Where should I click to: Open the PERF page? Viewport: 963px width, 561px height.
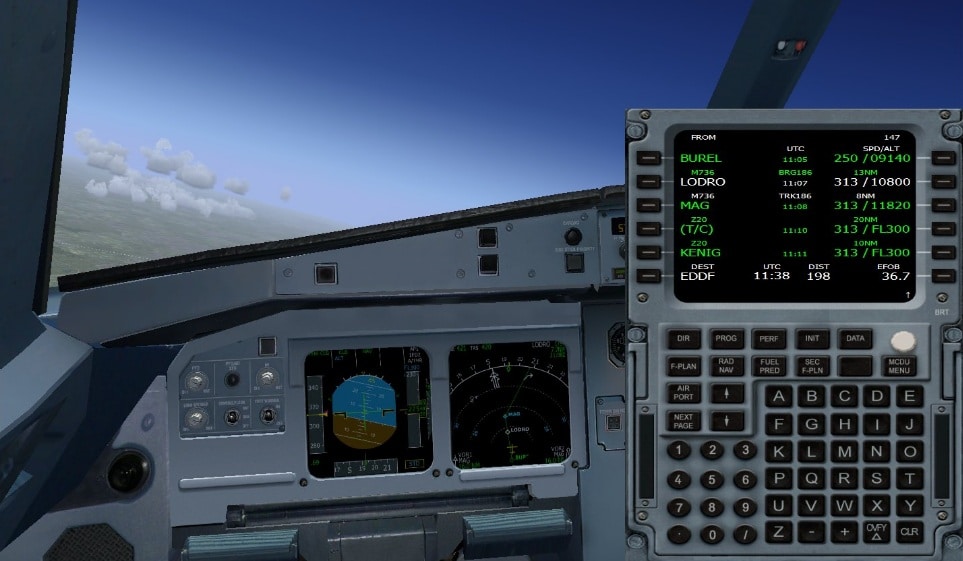tap(768, 339)
